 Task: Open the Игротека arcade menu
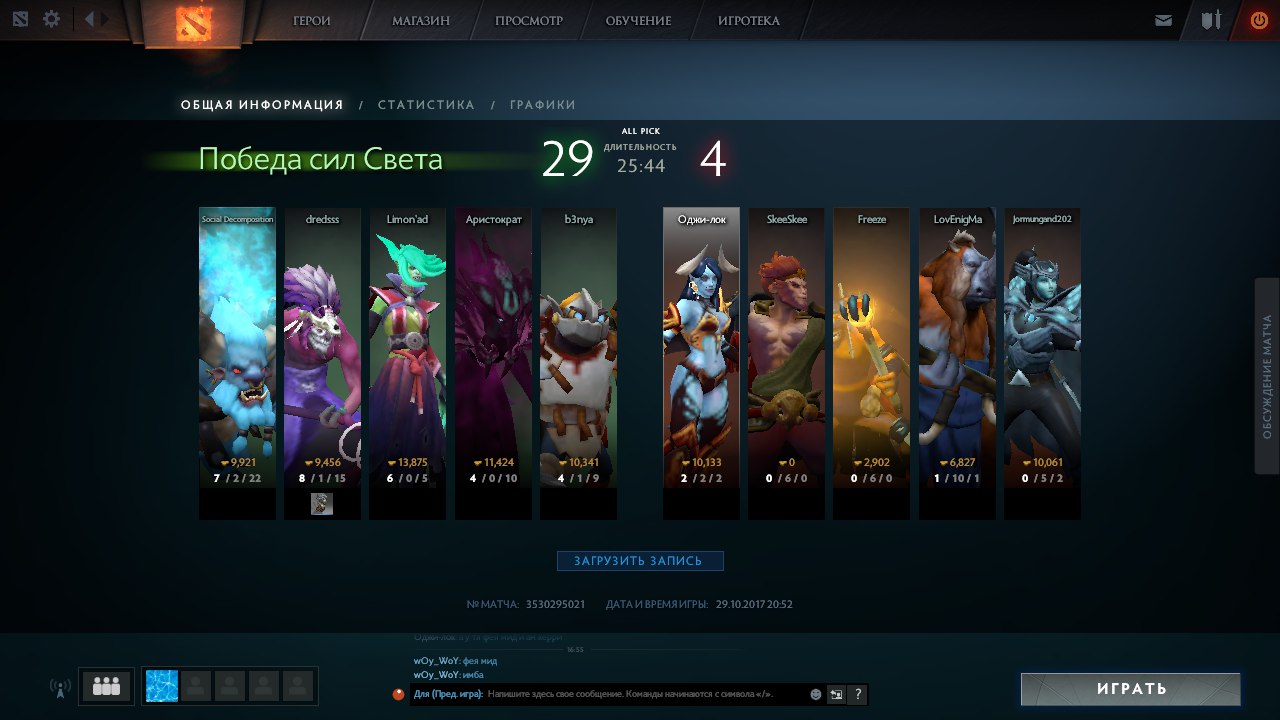coord(749,21)
